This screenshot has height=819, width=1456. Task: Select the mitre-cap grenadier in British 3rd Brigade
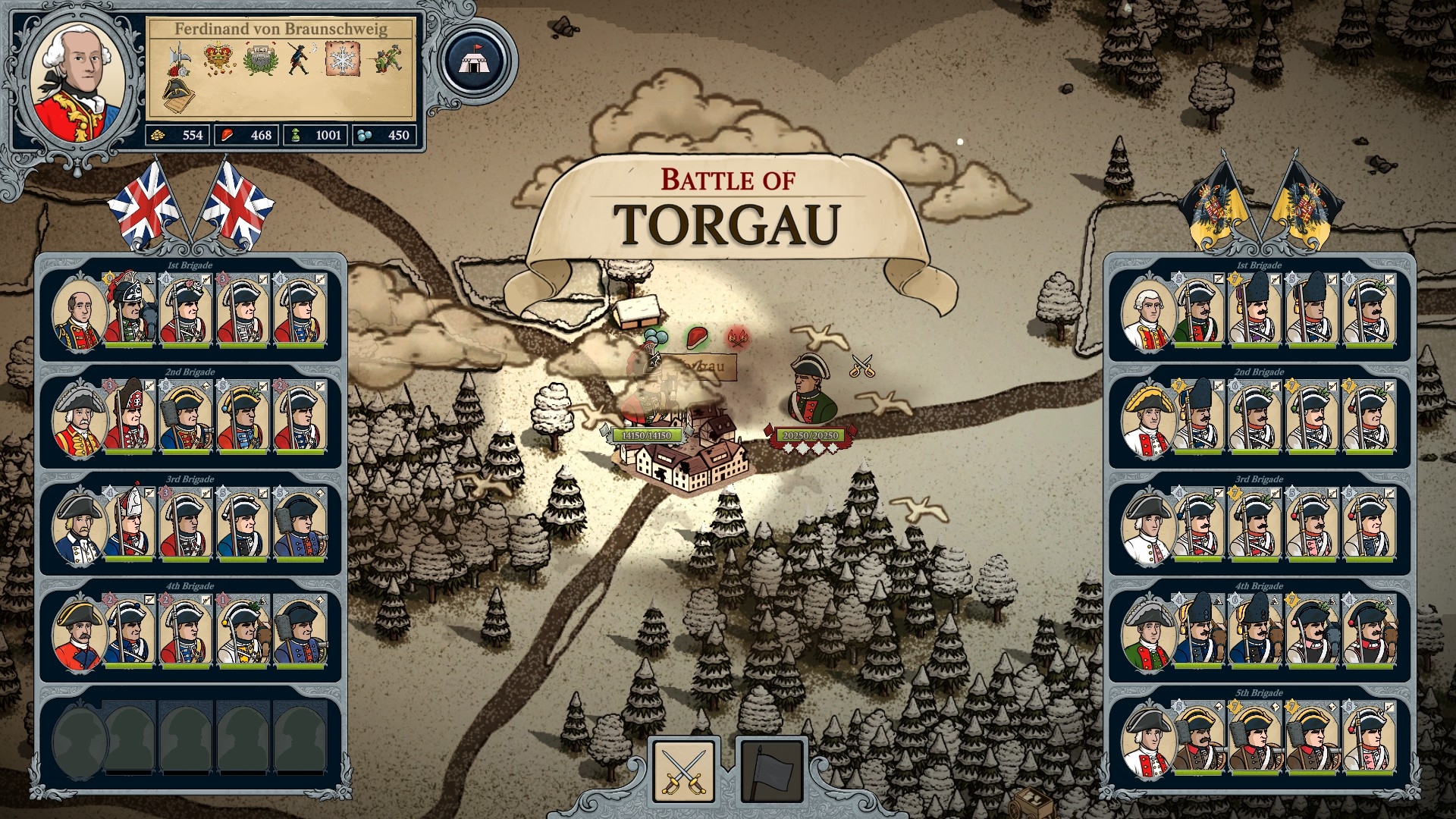click(x=130, y=525)
